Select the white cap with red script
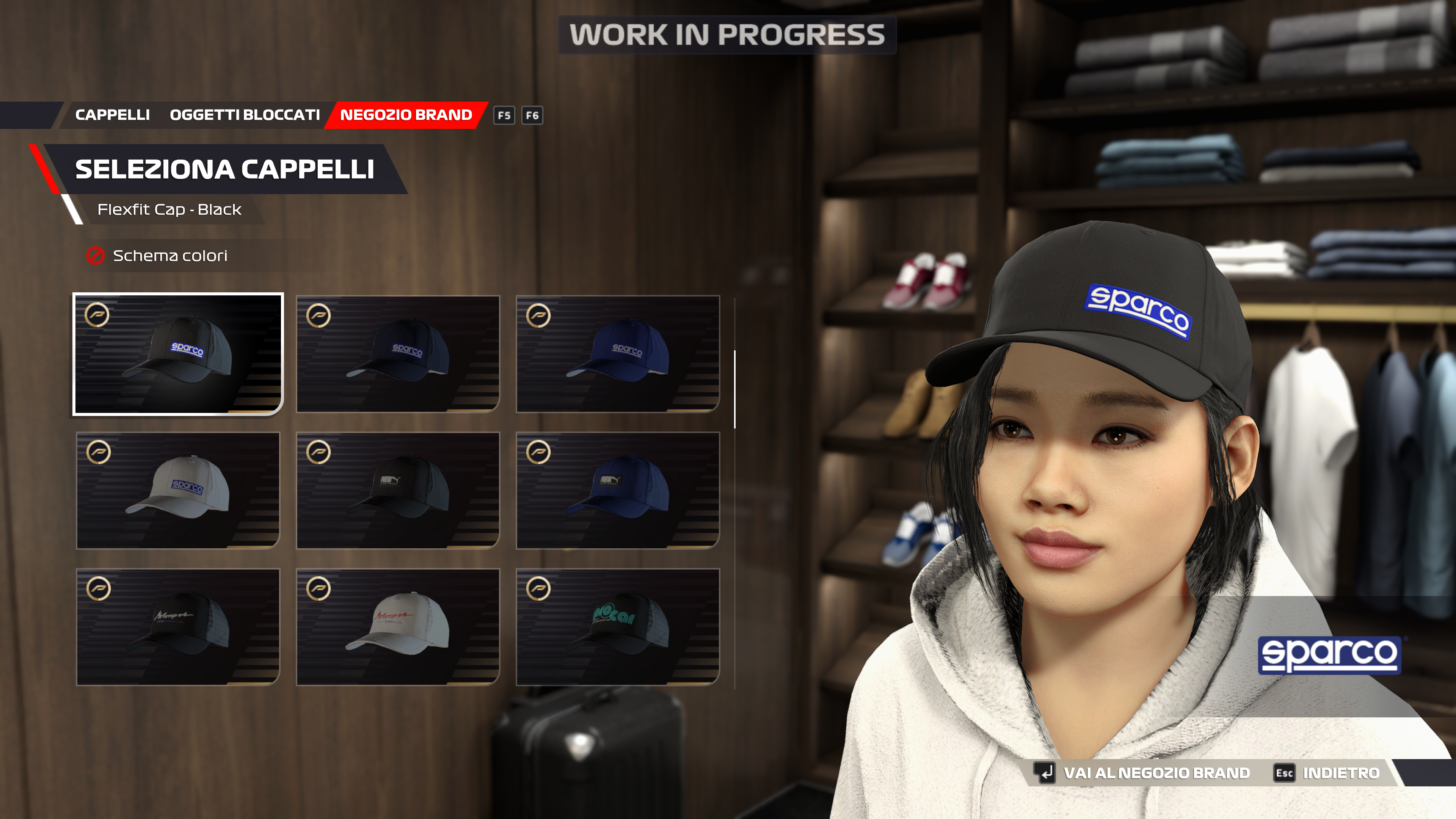 coord(398,627)
